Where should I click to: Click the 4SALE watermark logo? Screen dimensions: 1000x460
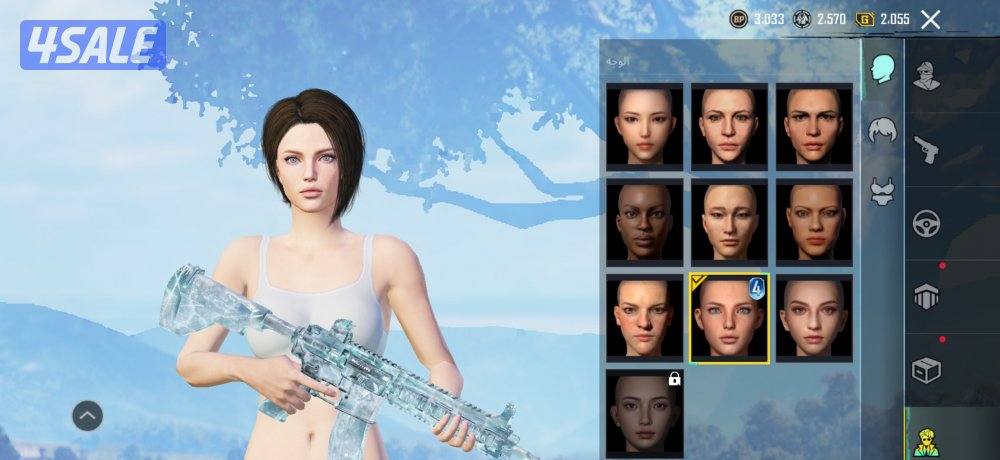click(92, 45)
